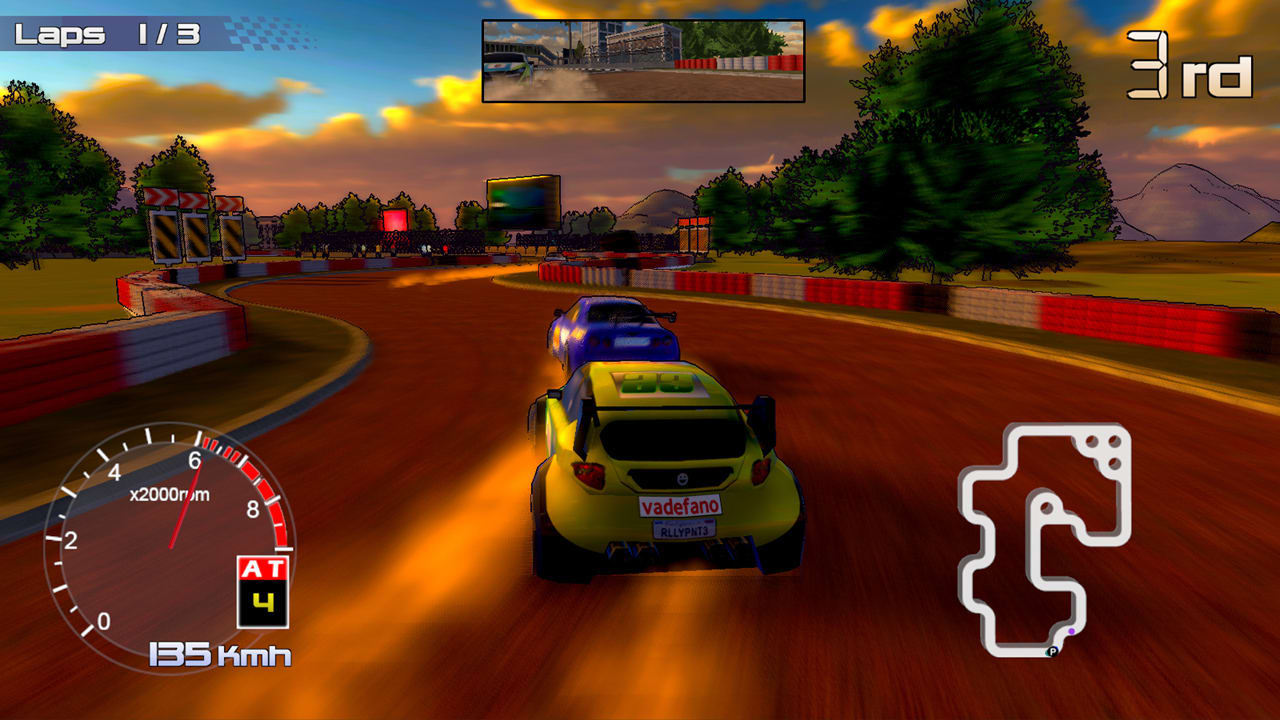The image size is (1280, 720).
Task: Click the 3rd position indicator
Action: click(x=1191, y=62)
